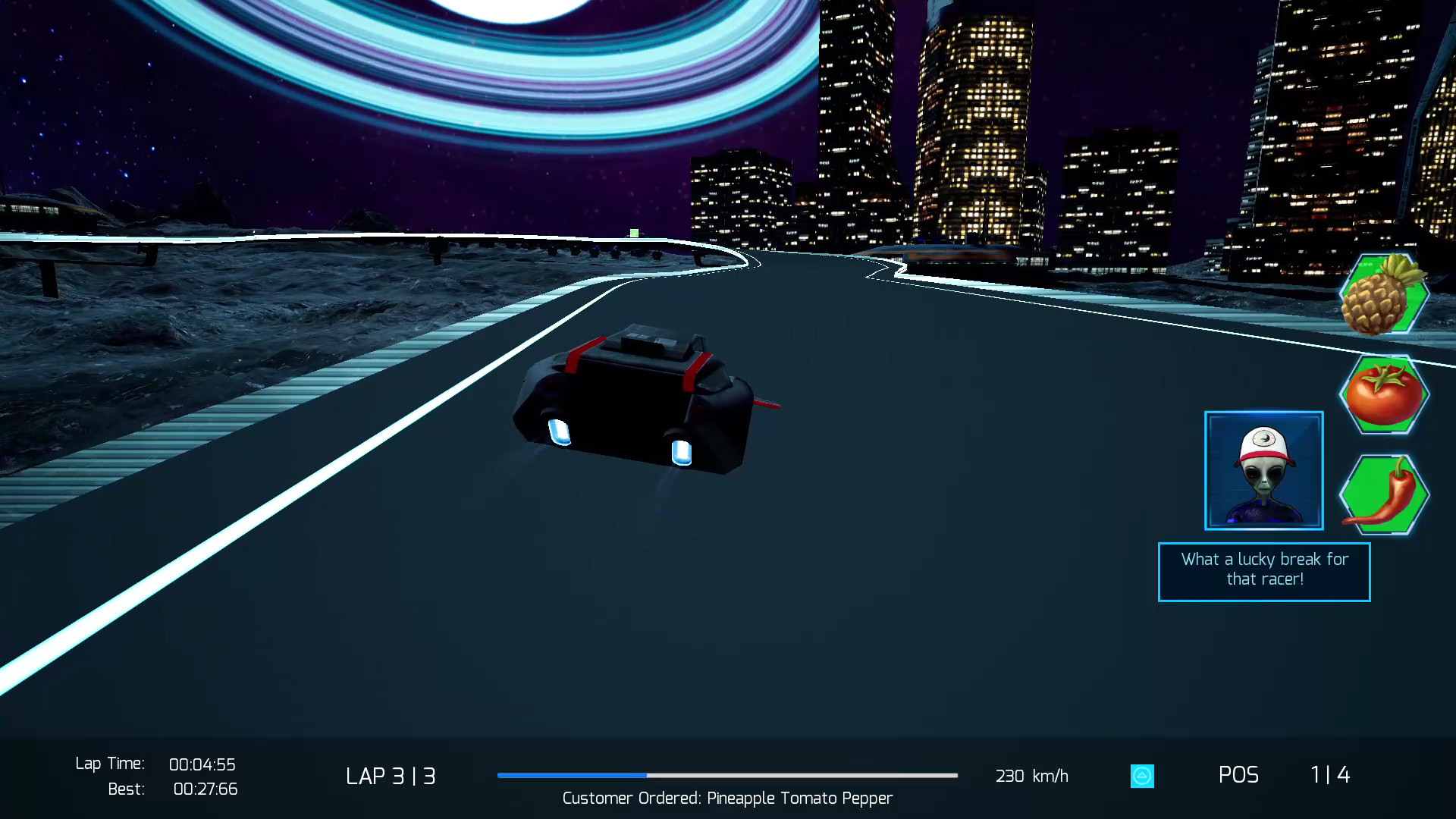This screenshot has width=1456, height=819.
Task: Click the 'What a lucky break' message box
Action: [x=1263, y=571]
